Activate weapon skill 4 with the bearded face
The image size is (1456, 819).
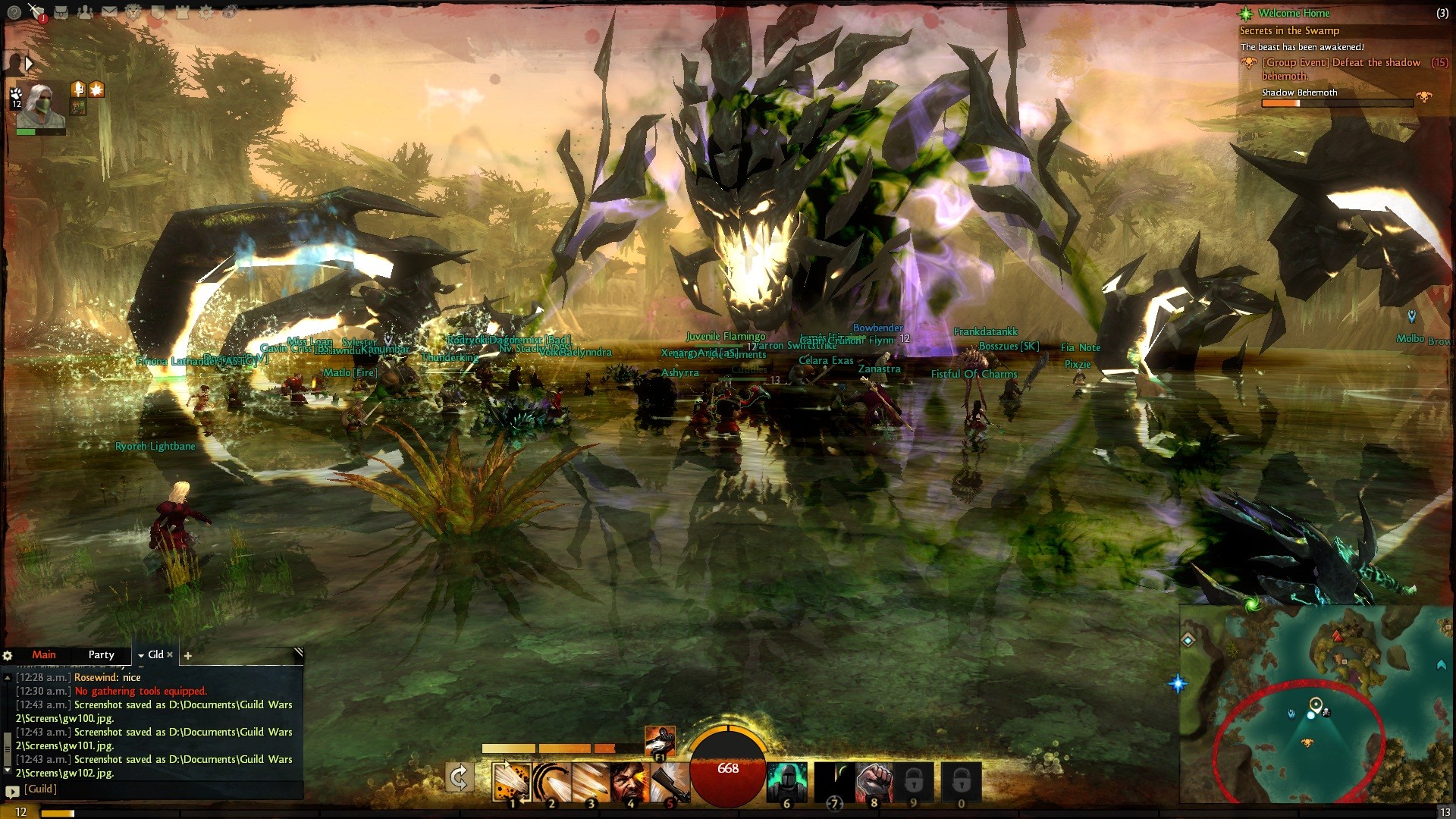pyautogui.click(x=629, y=782)
